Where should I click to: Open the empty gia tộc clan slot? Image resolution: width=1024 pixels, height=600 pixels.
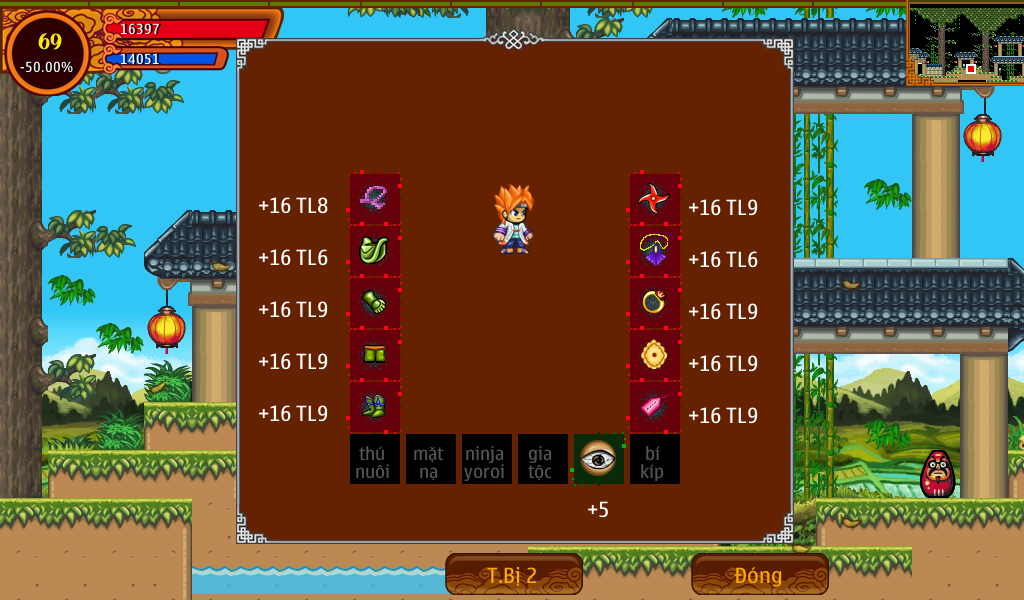pyautogui.click(x=543, y=459)
